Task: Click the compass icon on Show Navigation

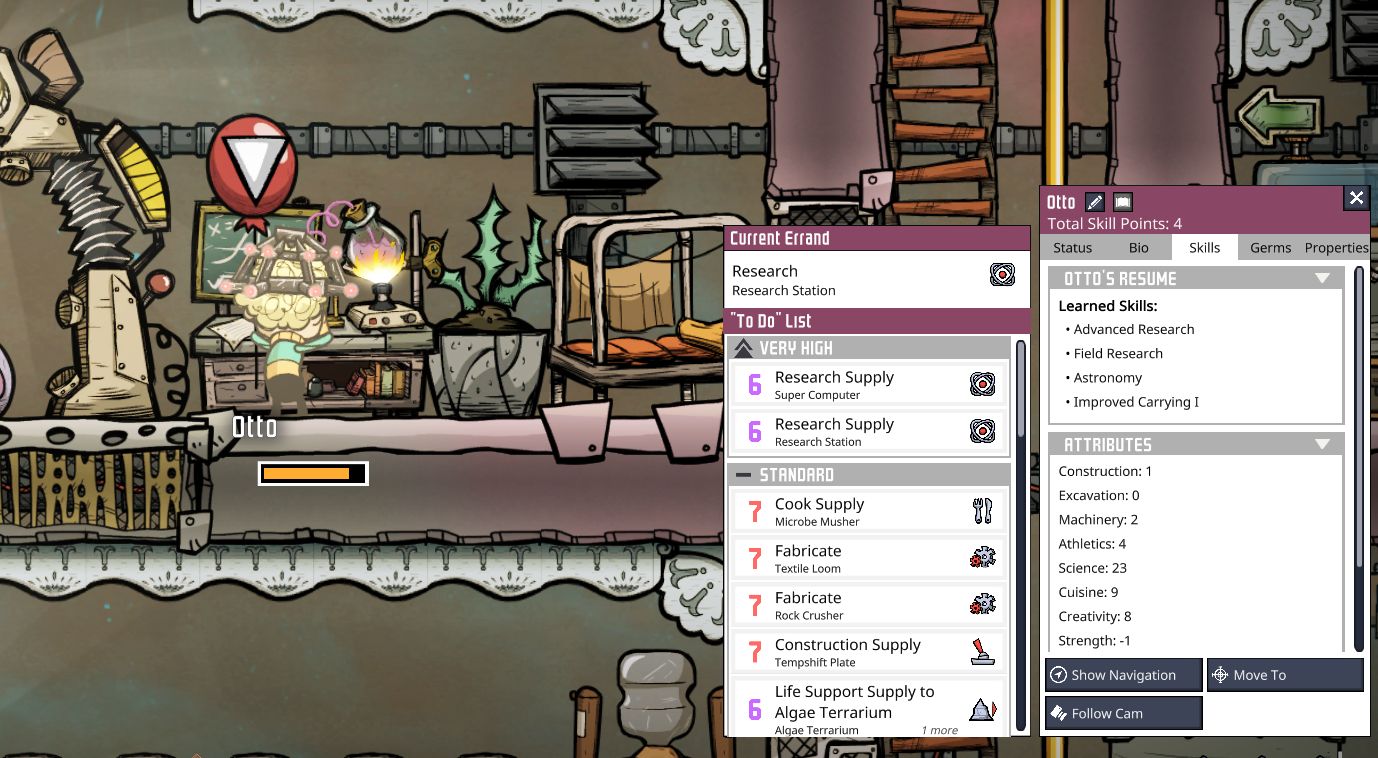Action: click(x=1059, y=675)
